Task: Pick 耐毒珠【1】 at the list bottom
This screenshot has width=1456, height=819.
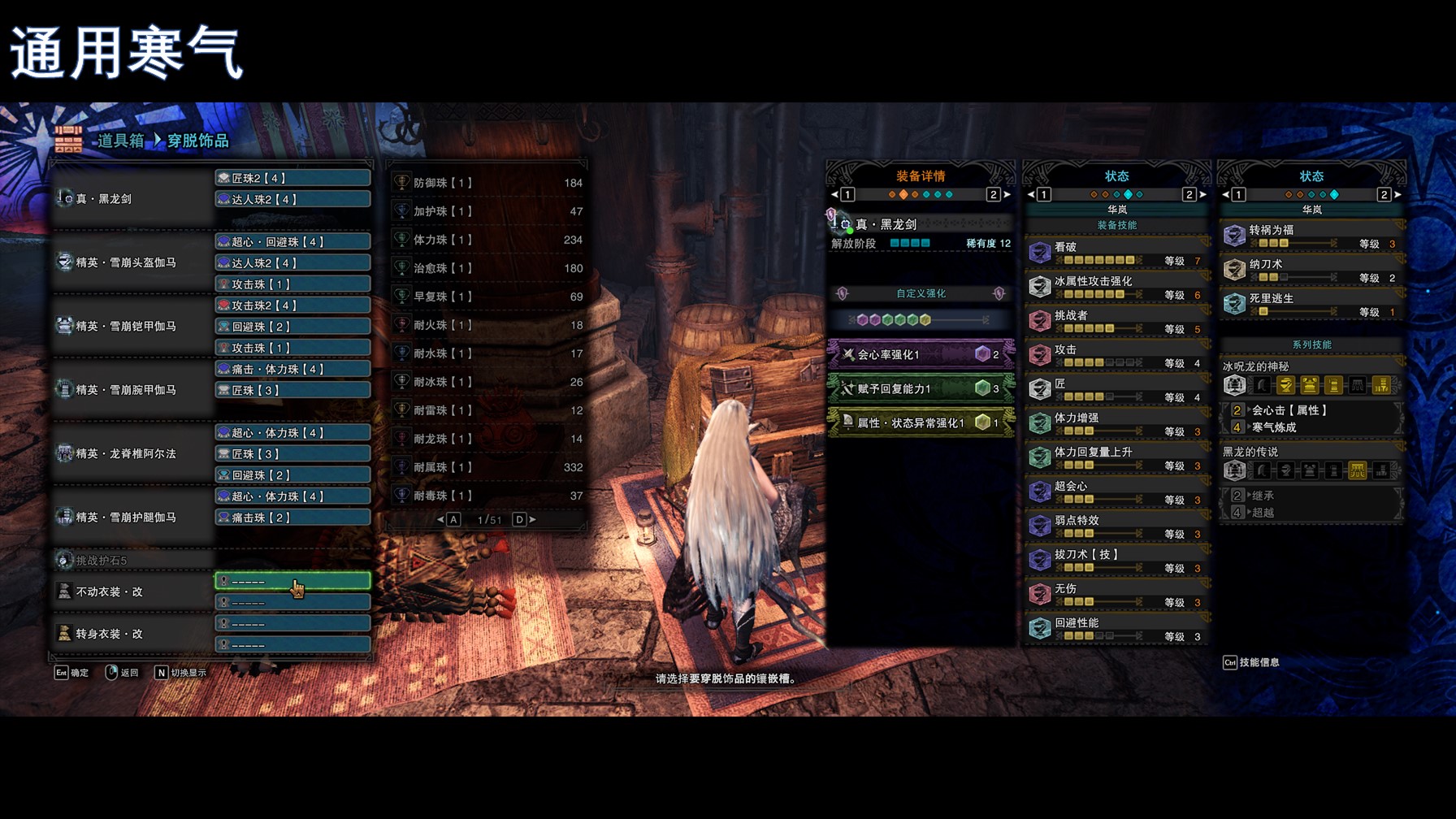Action: tap(487, 496)
